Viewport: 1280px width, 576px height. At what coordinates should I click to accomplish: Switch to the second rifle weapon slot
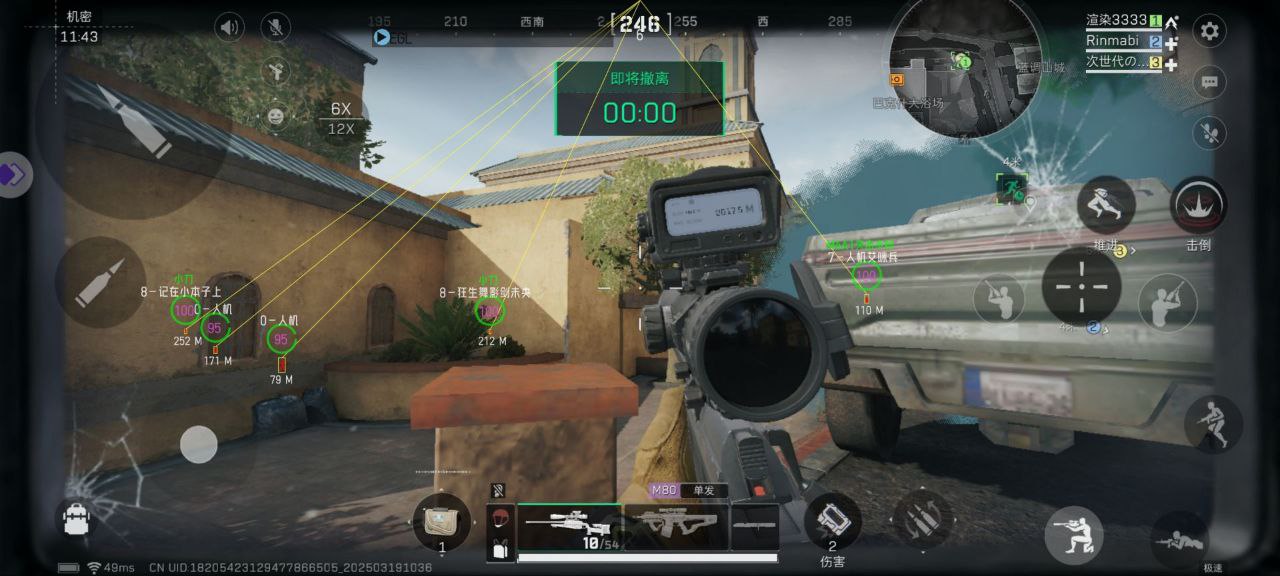[675, 526]
